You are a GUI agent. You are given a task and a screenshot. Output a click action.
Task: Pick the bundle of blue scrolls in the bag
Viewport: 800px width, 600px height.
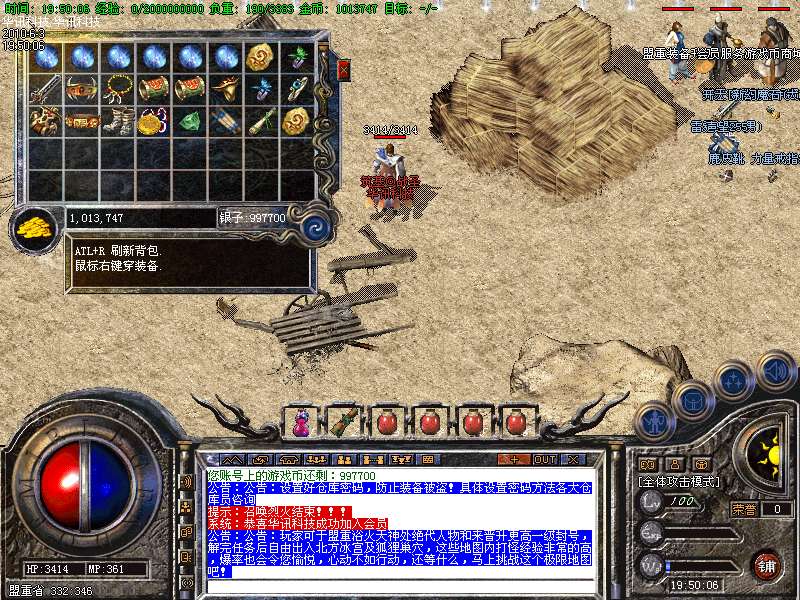coord(226,122)
